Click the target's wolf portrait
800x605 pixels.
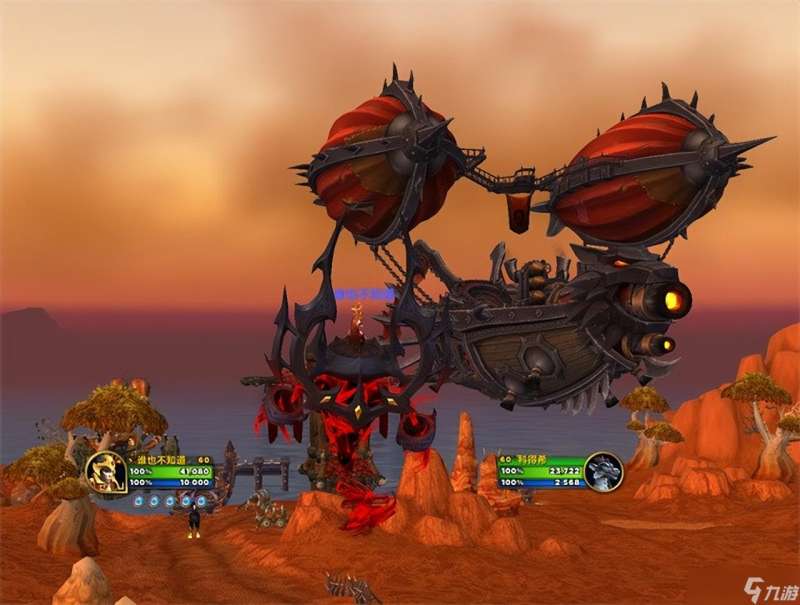coord(603,472)
